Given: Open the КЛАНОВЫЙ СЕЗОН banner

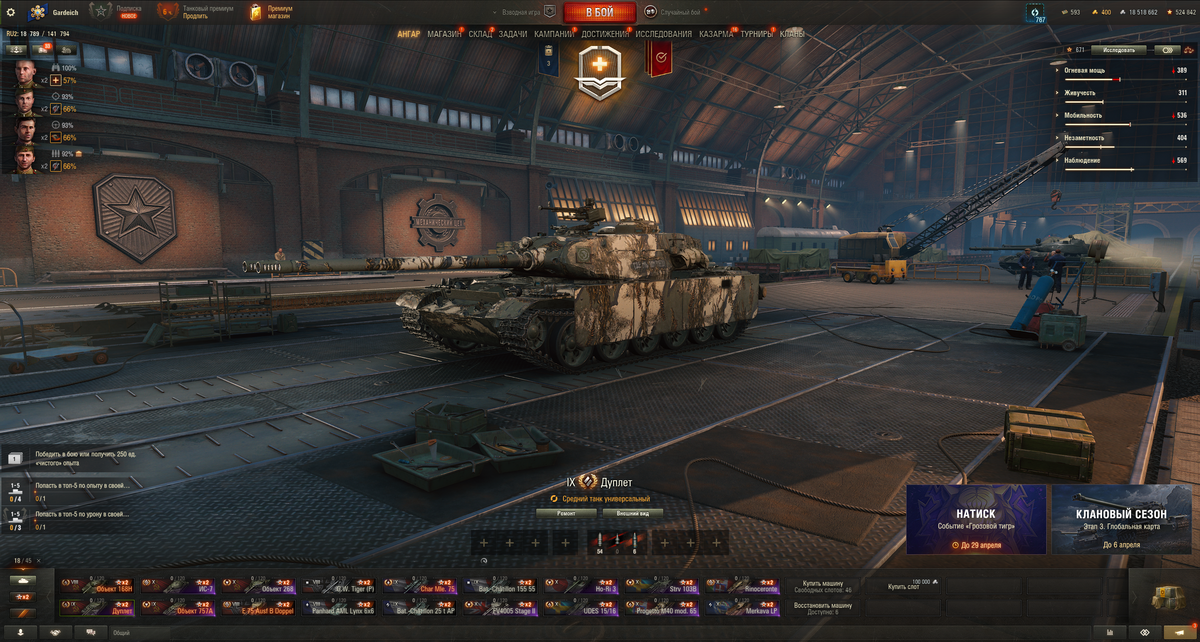Looking at the screenshot, I should point(1121,519).
